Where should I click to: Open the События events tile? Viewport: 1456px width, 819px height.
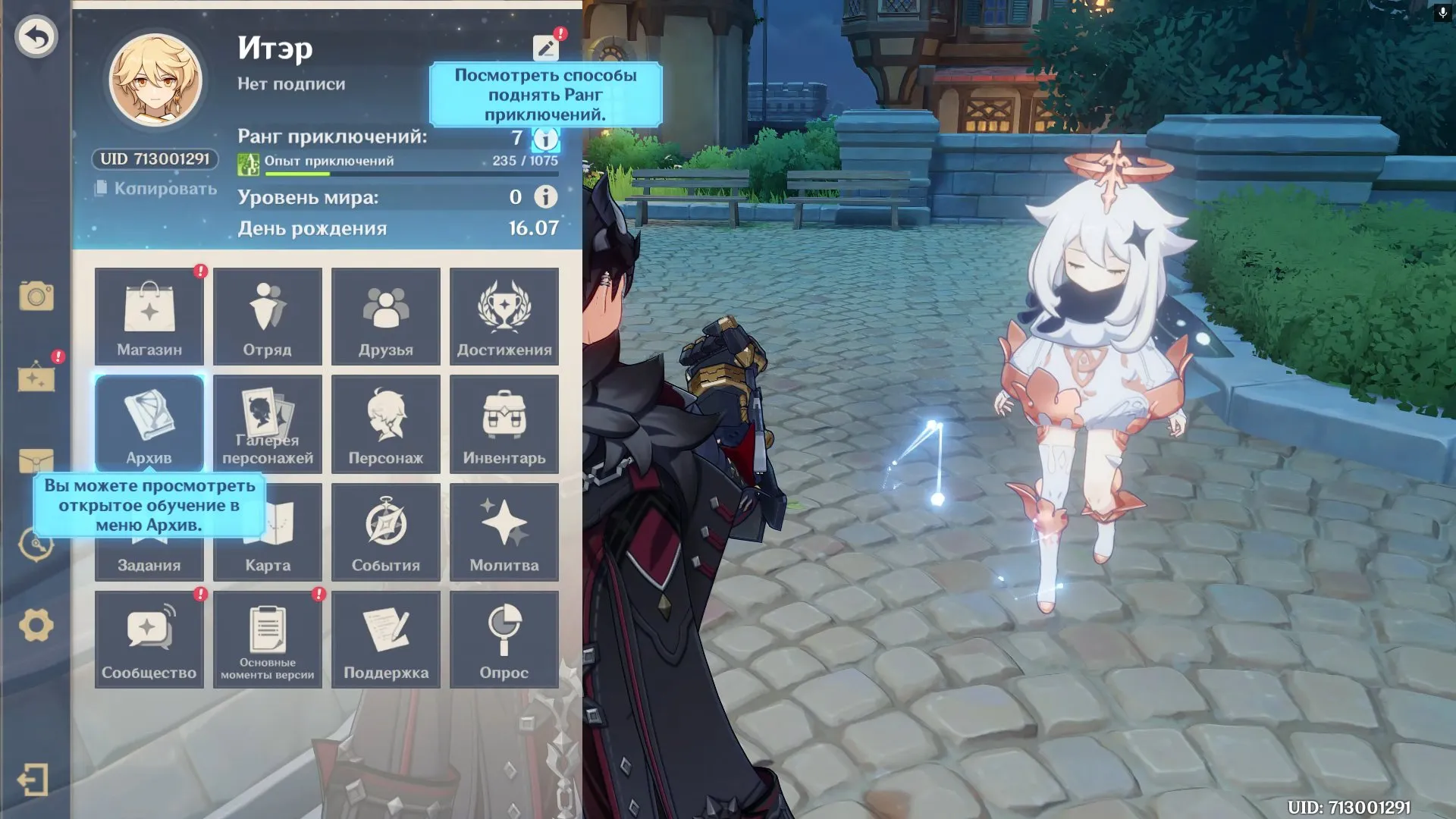coord(386,532)
